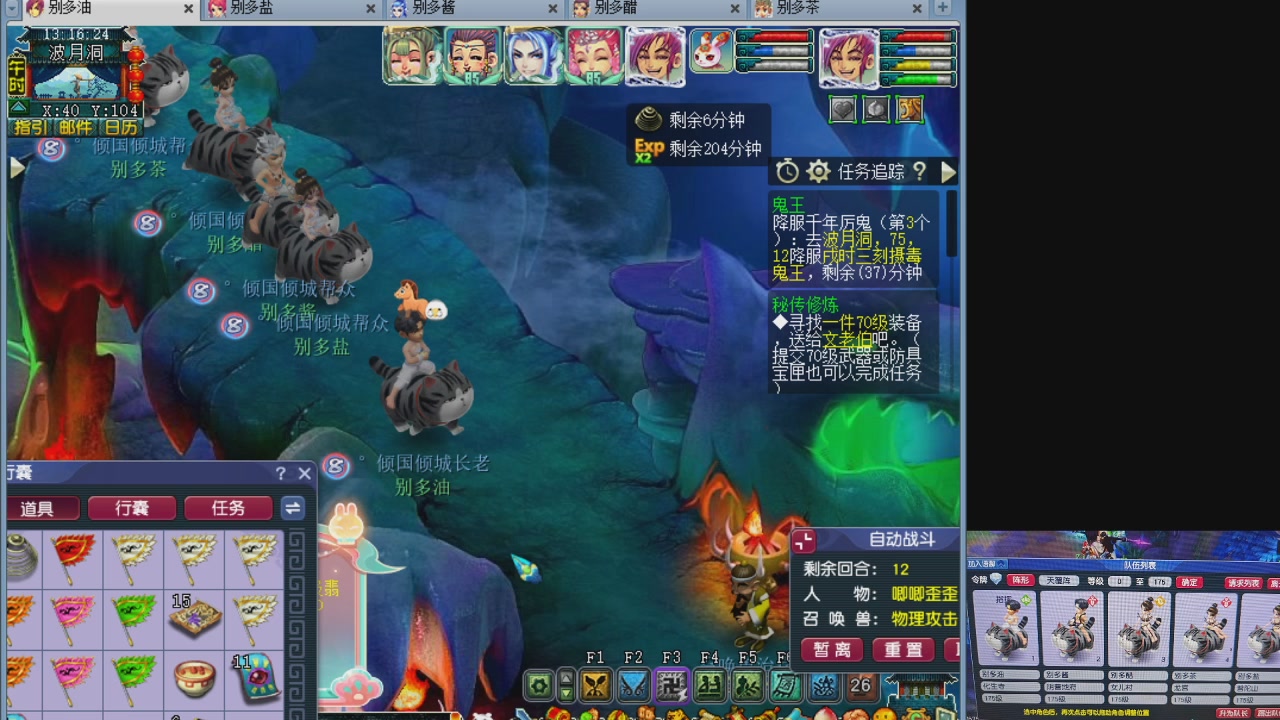Image resolution: width=1280 pixels, height=720 pixels.
Task: Open the 任务 tab in the bag panel
Action: coord(228,508)
